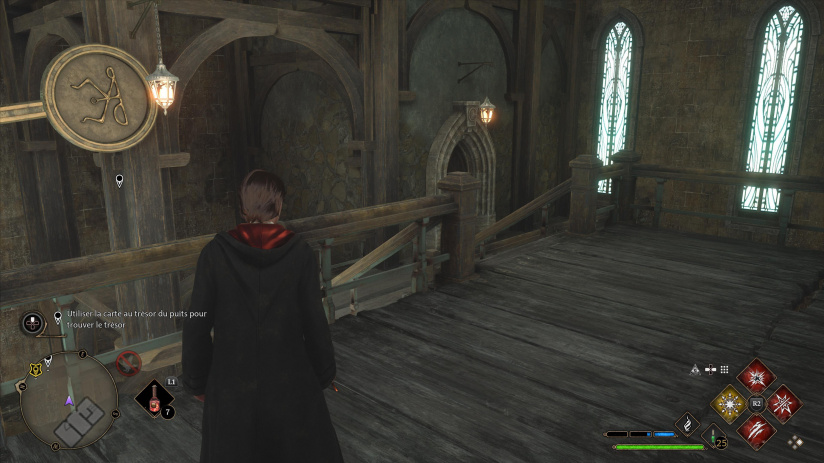Image resolution: width=824 pixels, height=463 pixels.
Task: Click the crossed-out red bird icon
Action: click(x=127, y=362)
